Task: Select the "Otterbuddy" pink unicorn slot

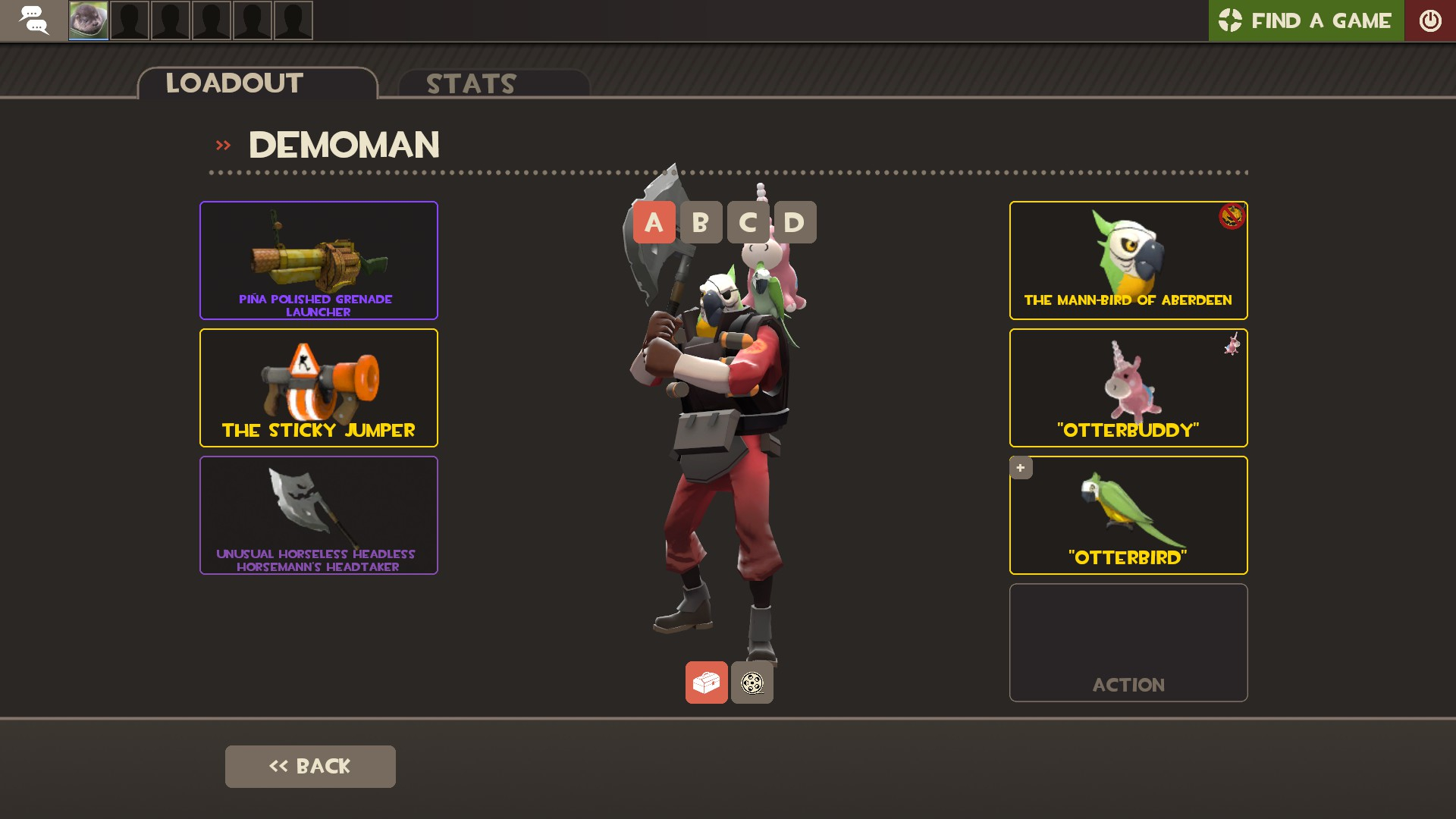Action: tap(1128, 388)
